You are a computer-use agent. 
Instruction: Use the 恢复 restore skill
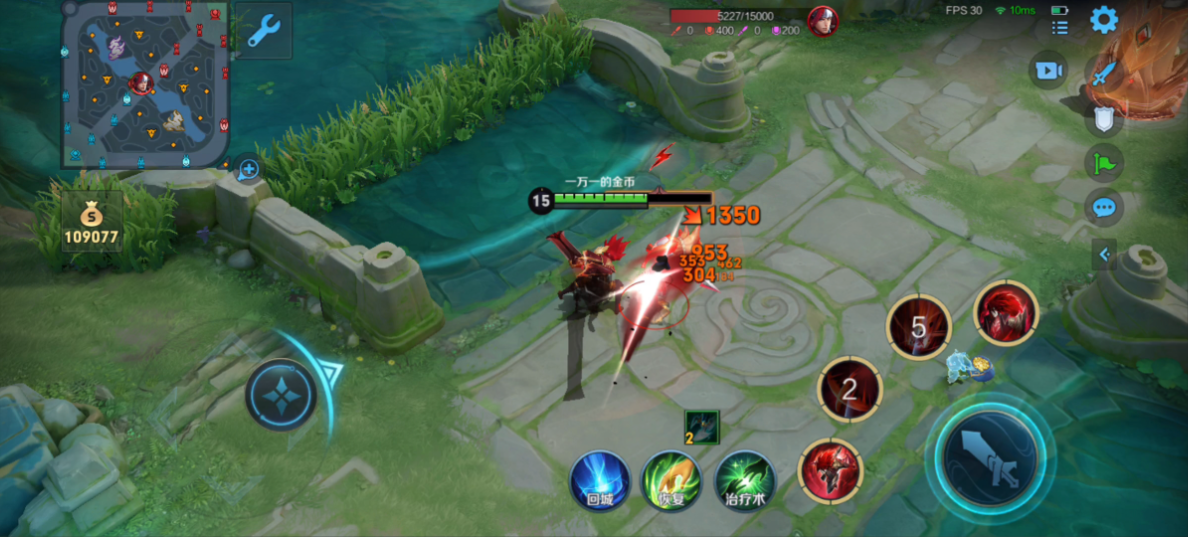671,481
